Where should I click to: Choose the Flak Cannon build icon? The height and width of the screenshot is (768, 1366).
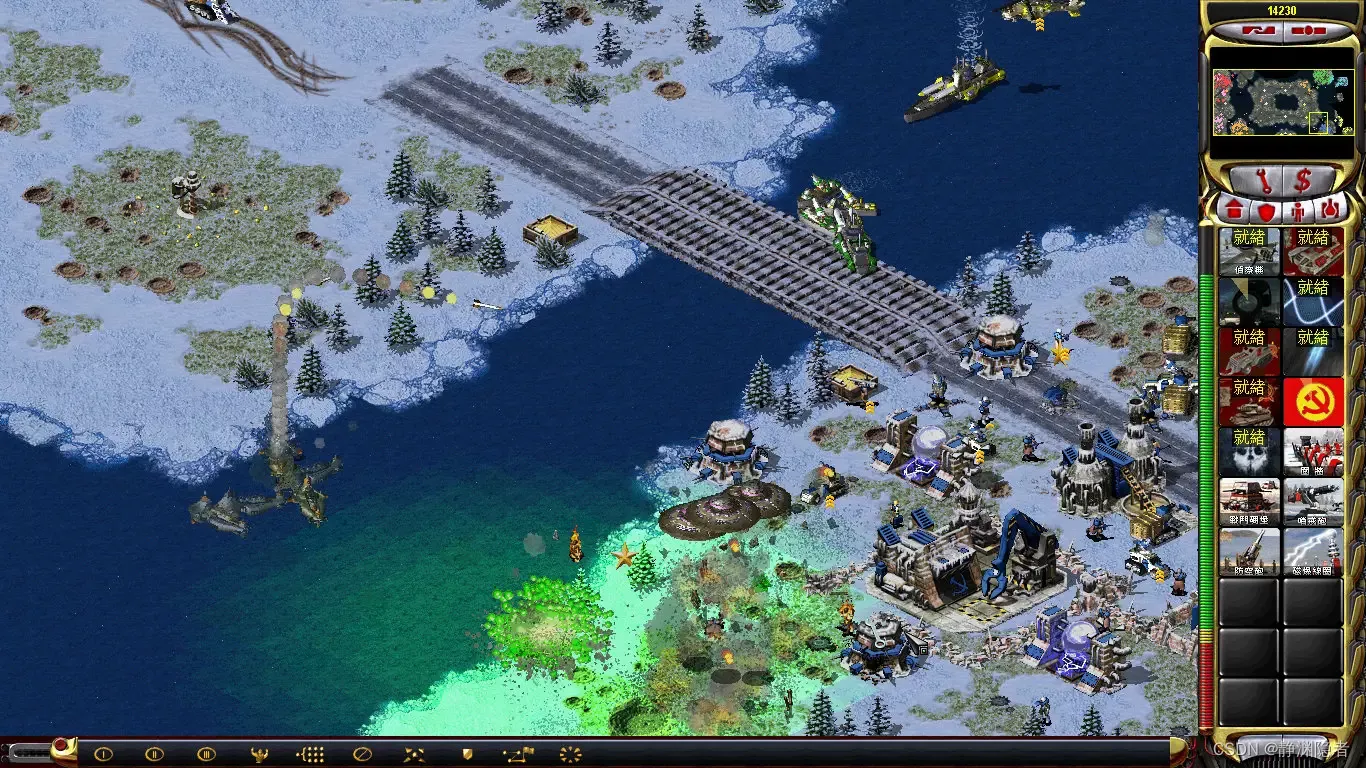[x=1249, y=551]
